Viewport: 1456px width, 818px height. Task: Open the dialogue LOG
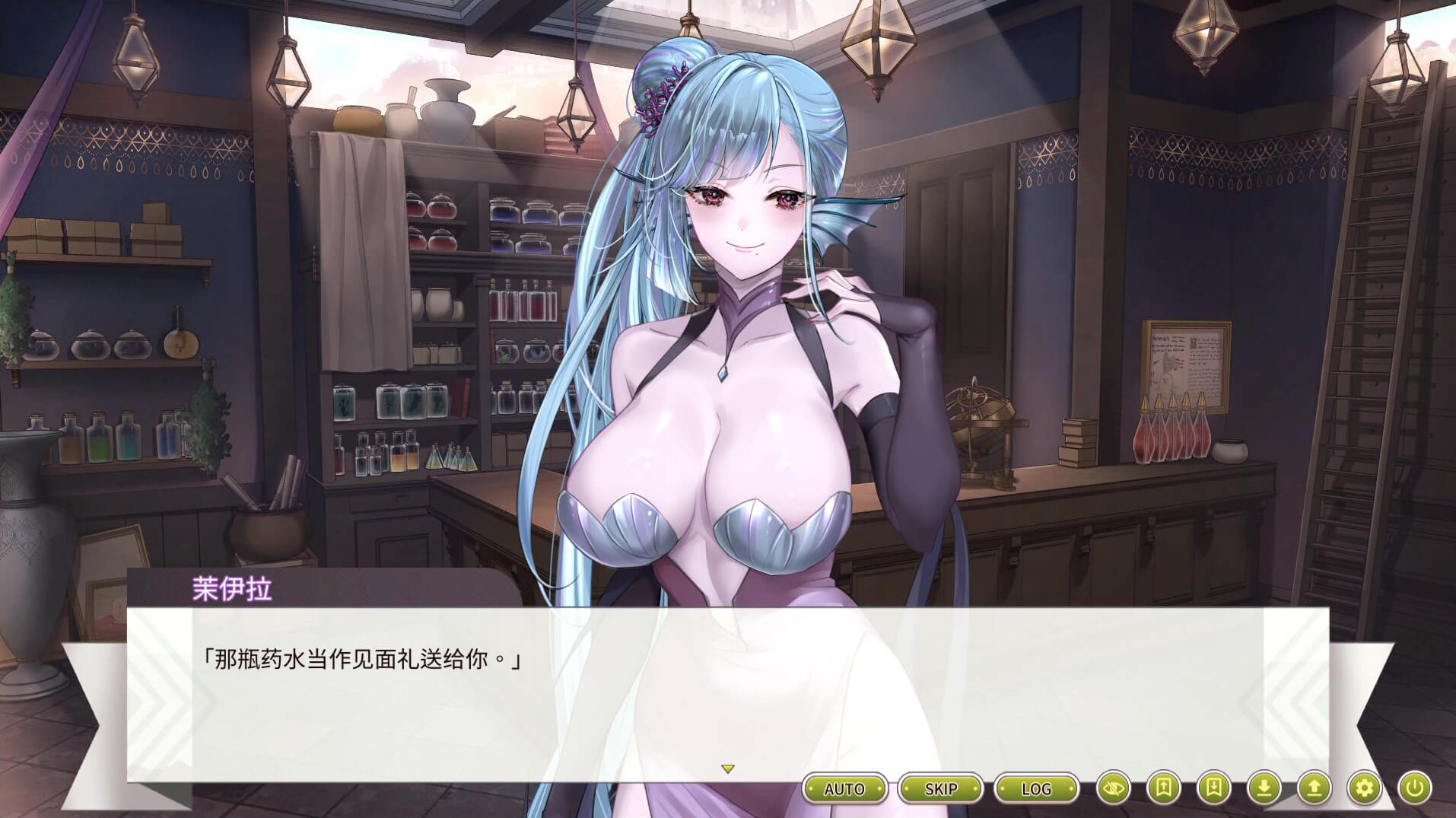[1036, 788]
